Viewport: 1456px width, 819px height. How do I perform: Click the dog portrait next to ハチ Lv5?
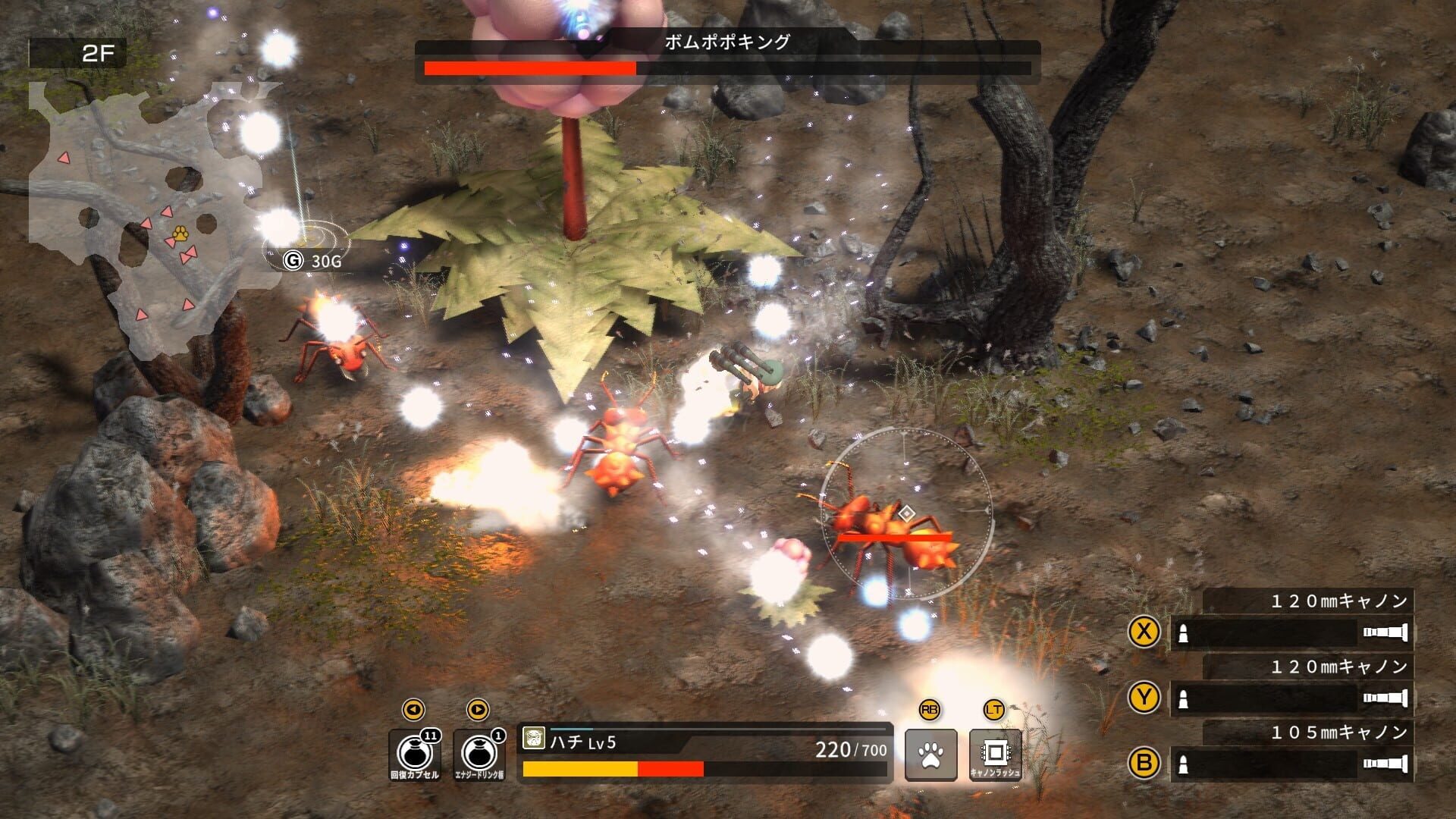tap(535, 739)
